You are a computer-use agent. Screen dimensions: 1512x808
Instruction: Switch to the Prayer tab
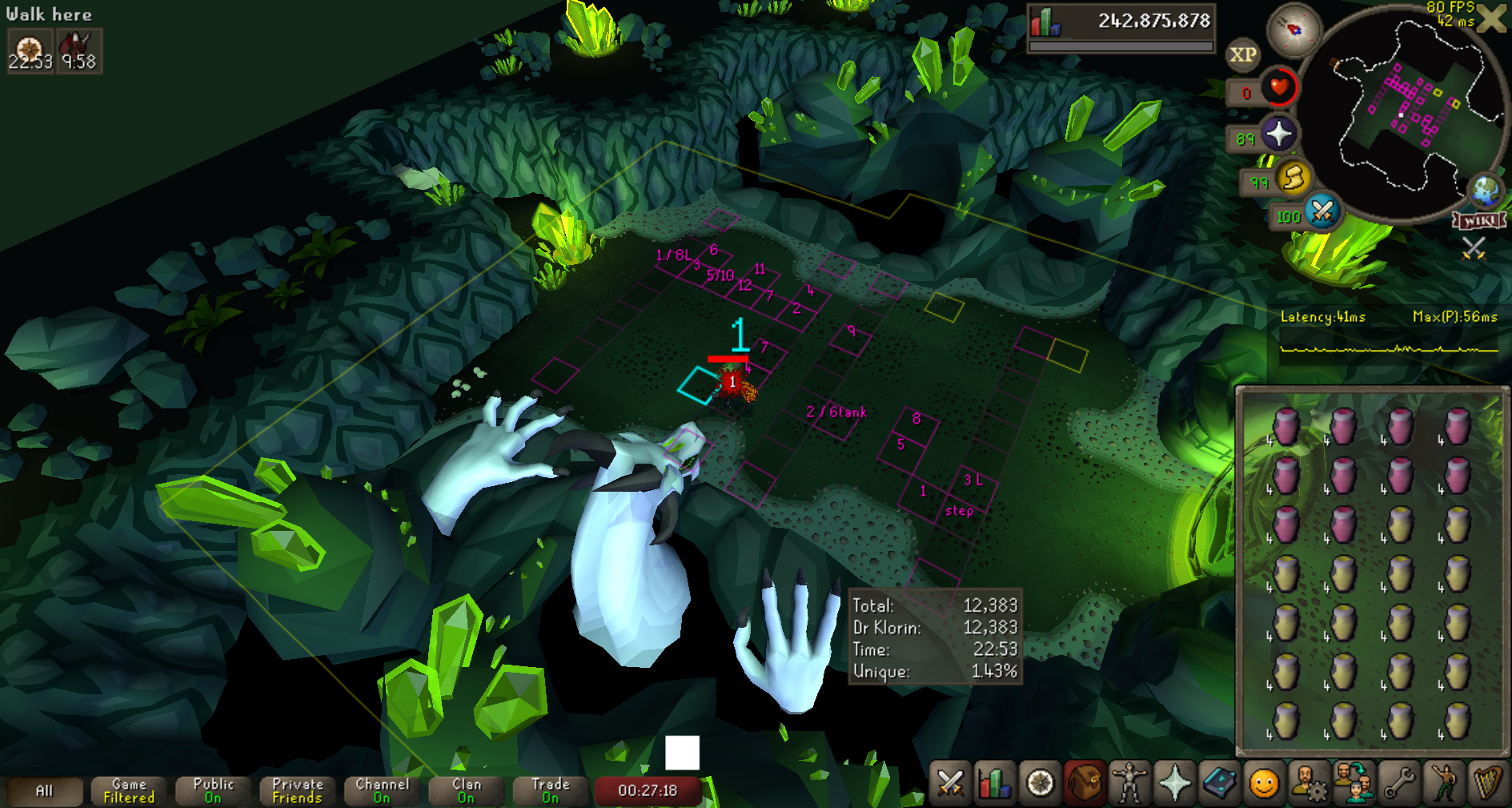pos(1174,783)
